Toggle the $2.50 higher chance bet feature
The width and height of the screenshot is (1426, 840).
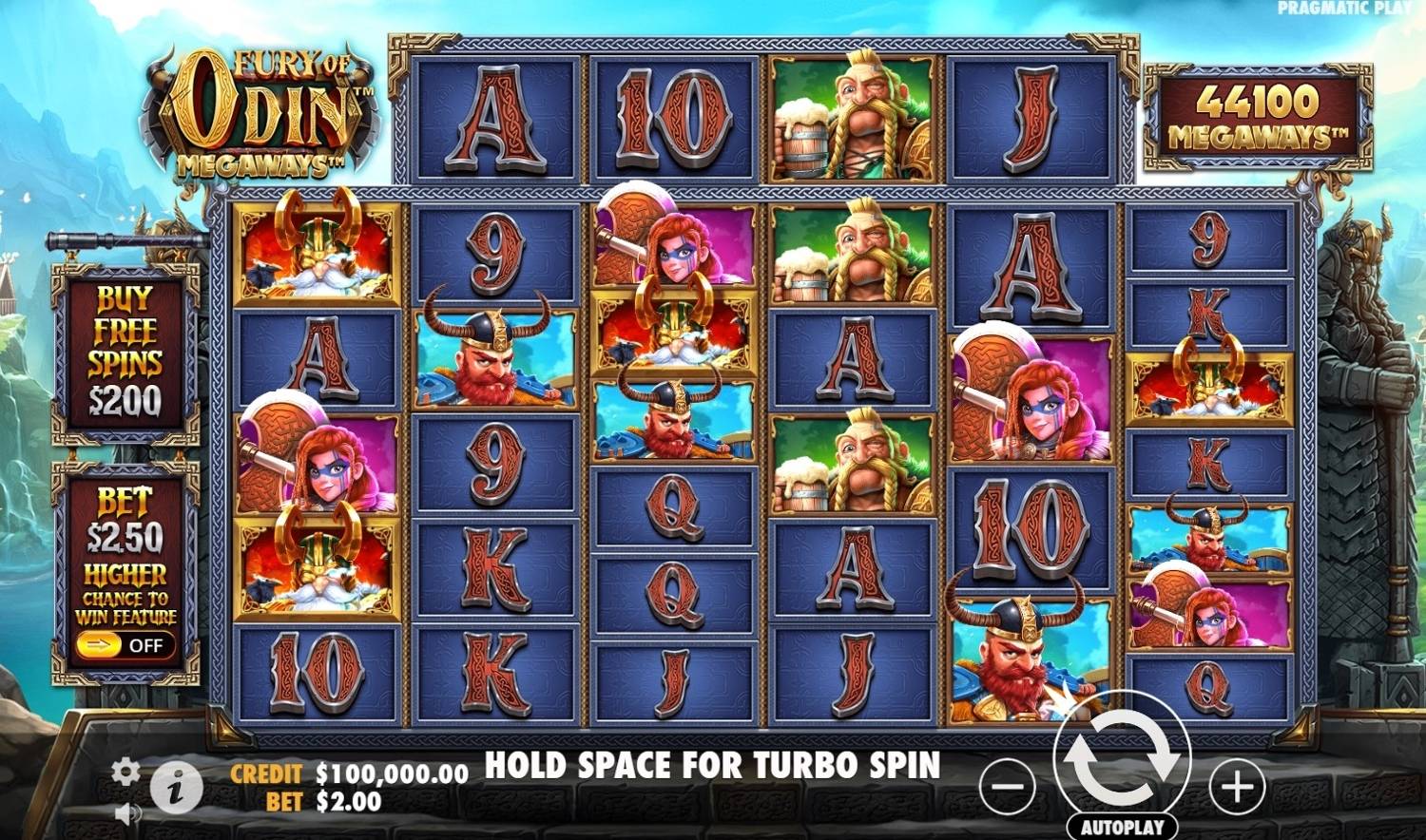[125, 645]
